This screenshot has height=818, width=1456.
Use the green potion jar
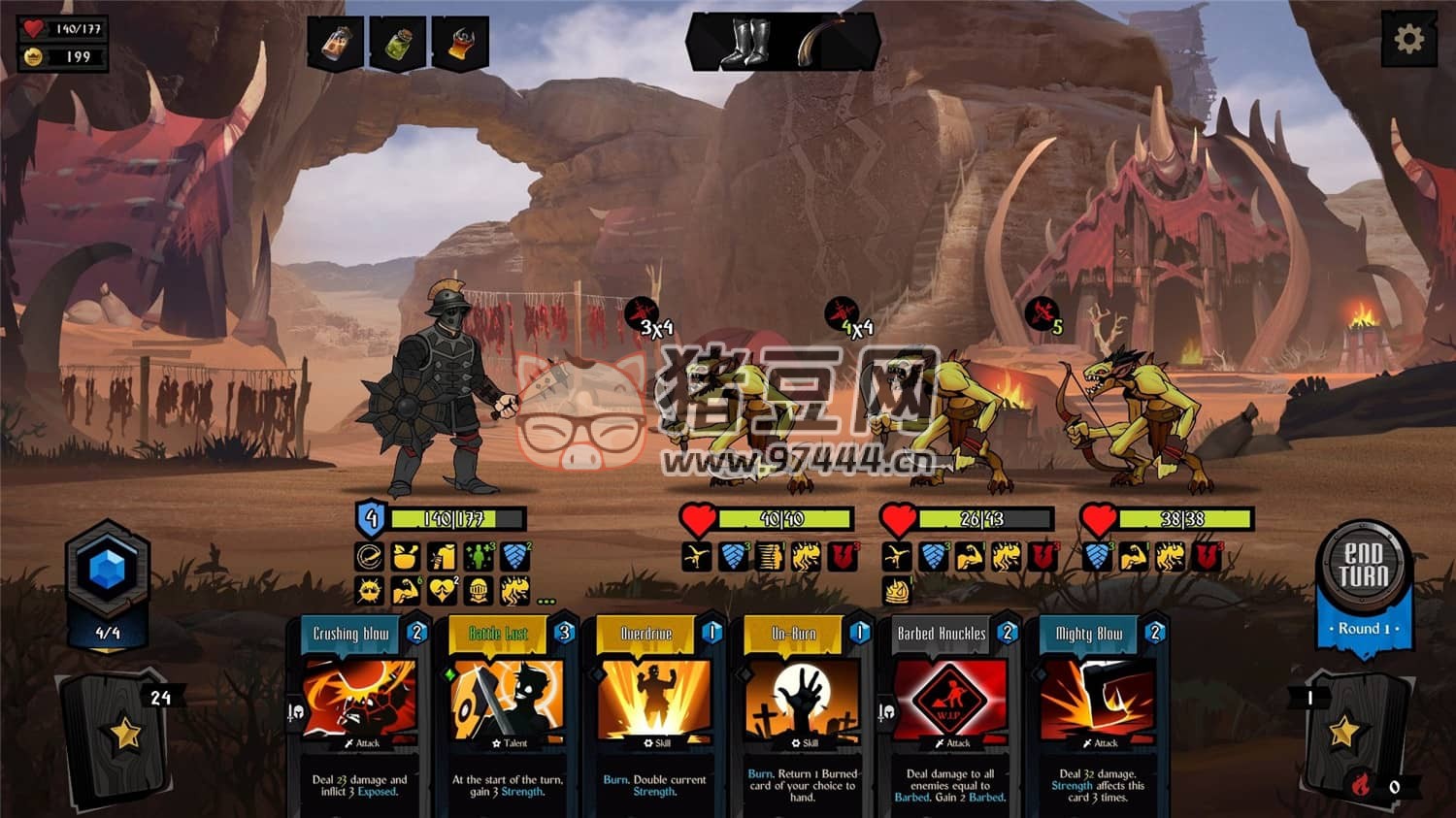point(398,44)
